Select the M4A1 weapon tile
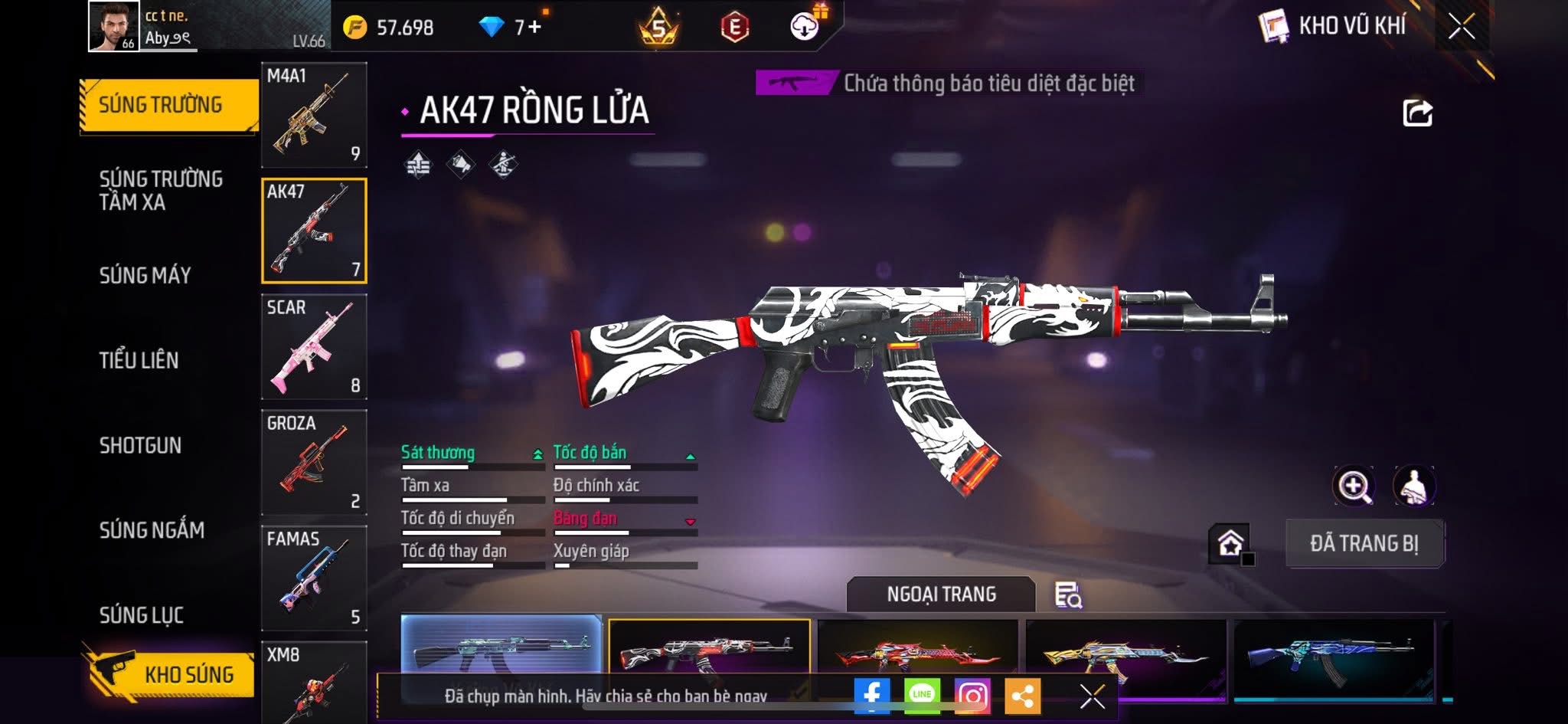Viewport: 1568px width, 724px height. coord(314,115)
